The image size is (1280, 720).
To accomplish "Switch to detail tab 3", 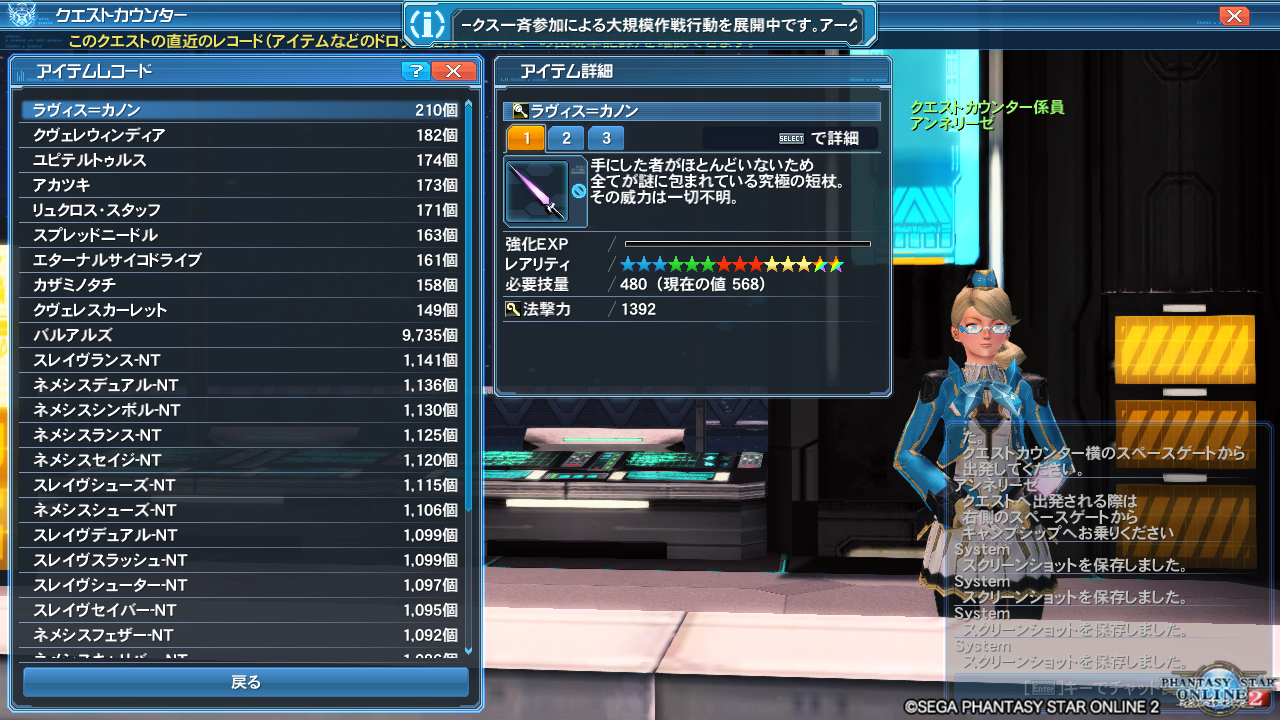I will [x=606, y=138].
